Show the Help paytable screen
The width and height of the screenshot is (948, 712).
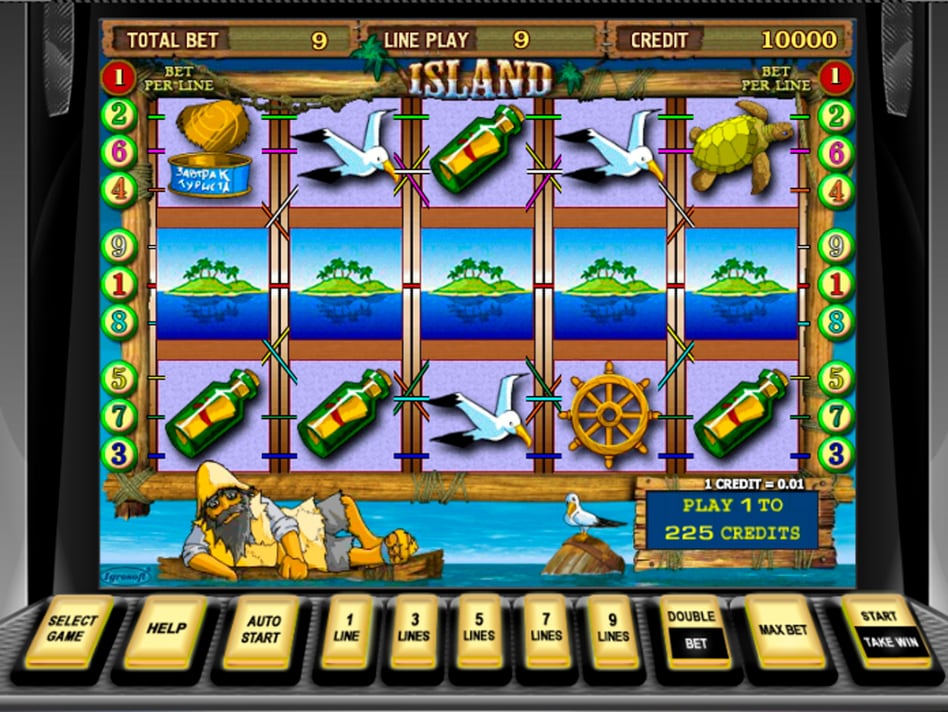[164, 630]
